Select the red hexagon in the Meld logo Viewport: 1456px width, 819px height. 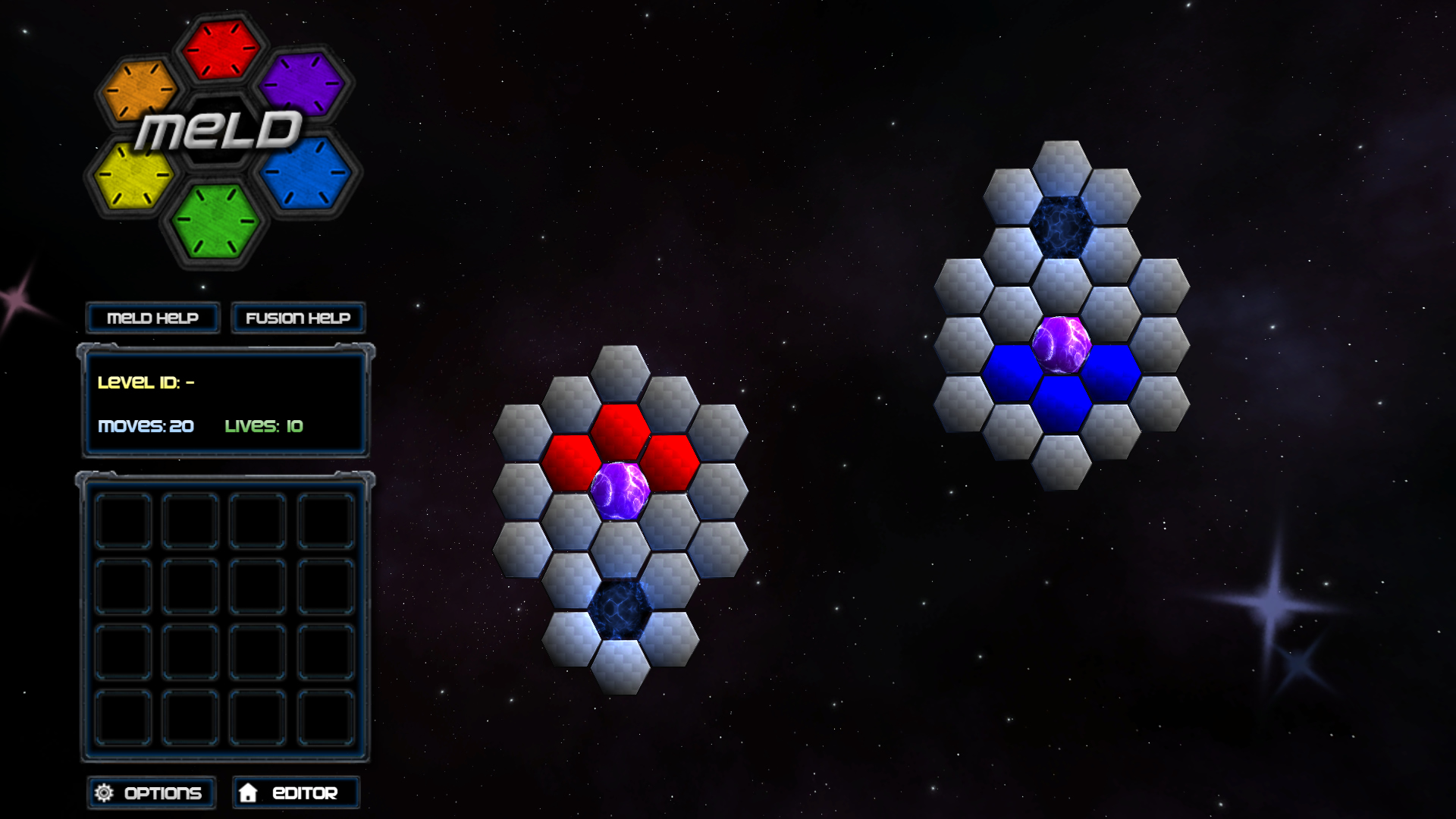(x=218, y=48)
